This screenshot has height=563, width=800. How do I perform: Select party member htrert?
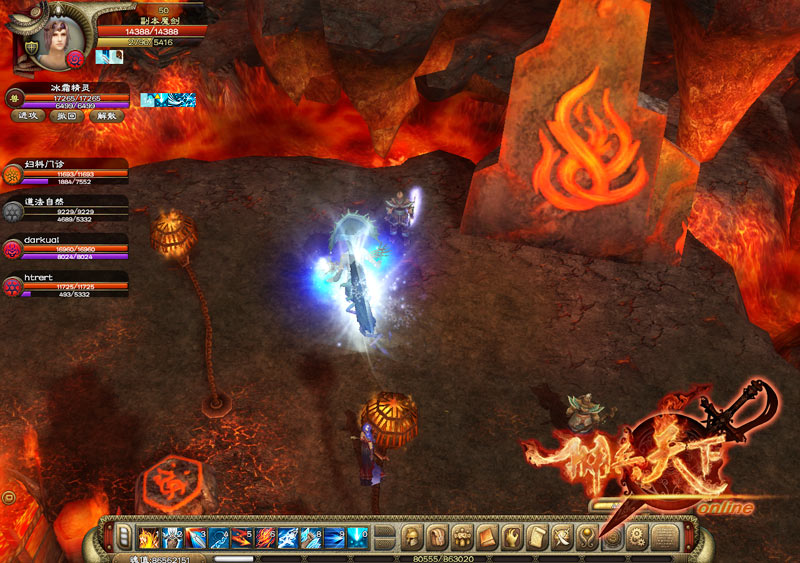click(x=65, y=286)
